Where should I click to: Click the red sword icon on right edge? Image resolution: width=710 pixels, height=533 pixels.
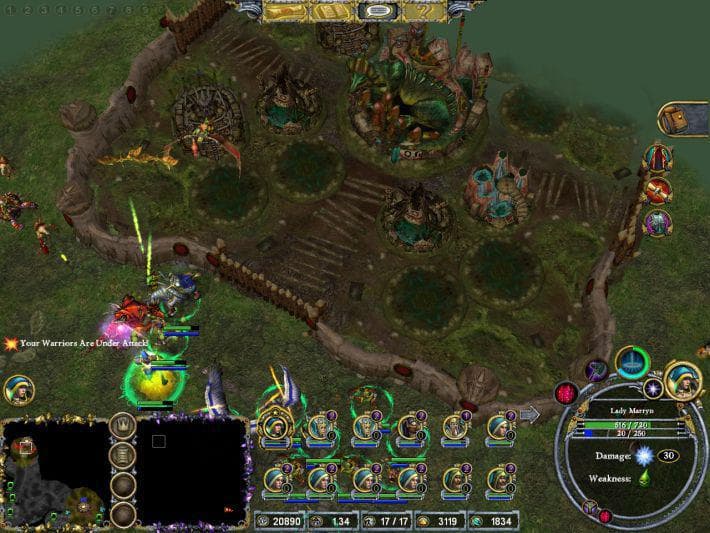click(657, 190)
